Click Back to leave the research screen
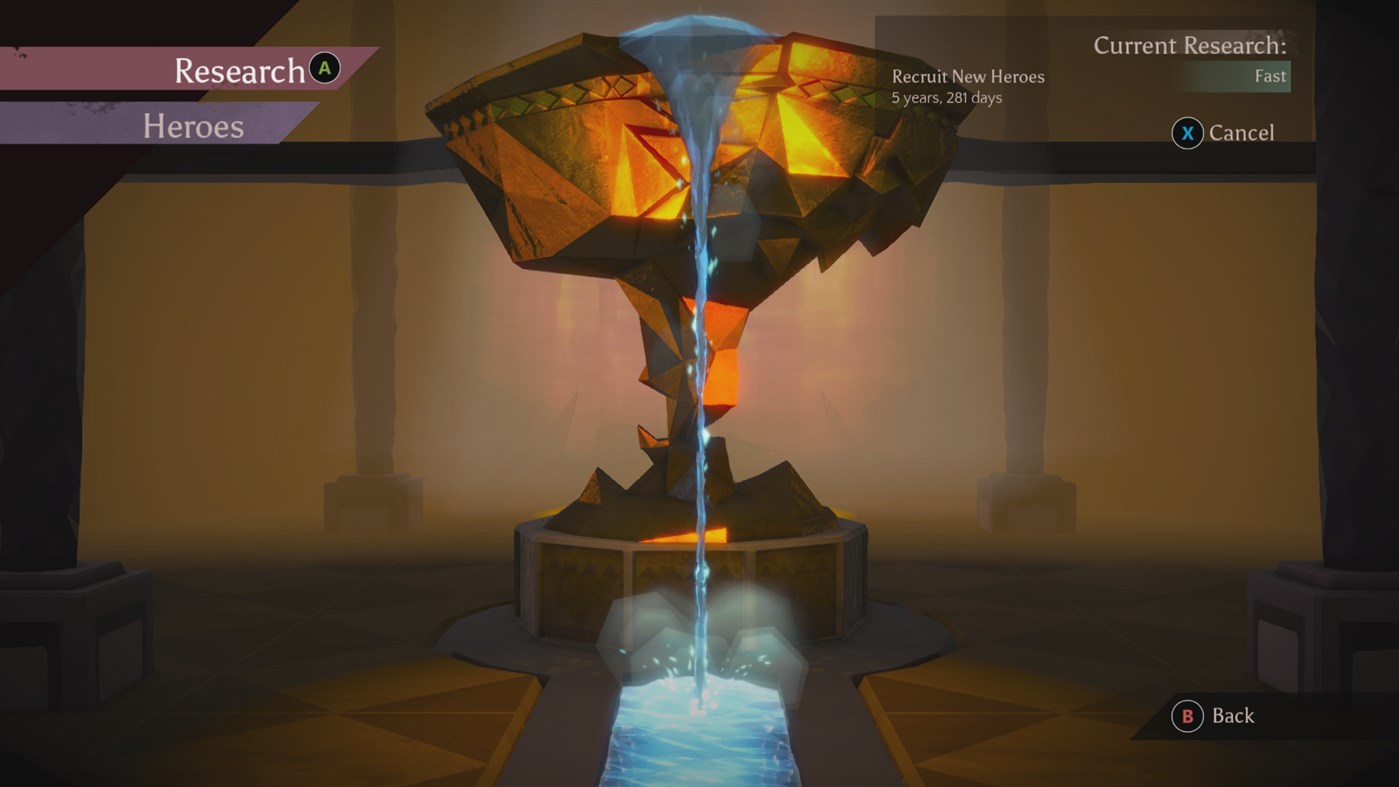The image size is (1399, 787). 1236,716
